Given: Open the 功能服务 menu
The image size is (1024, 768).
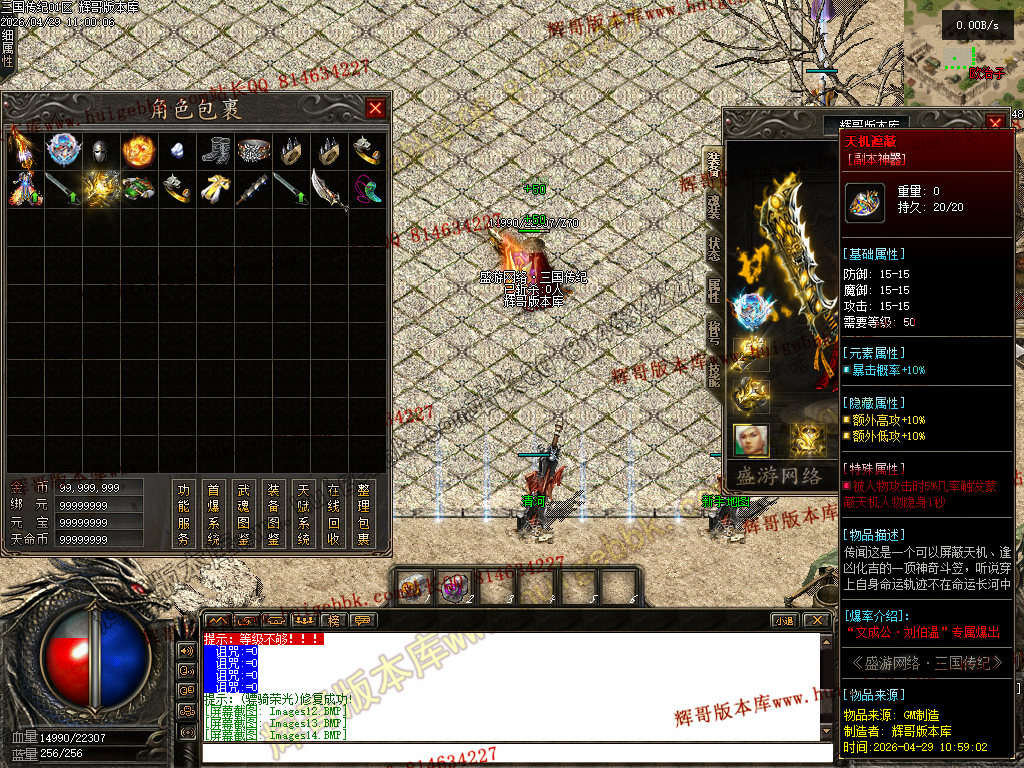Looking at the screenshot, I should 183,514.
